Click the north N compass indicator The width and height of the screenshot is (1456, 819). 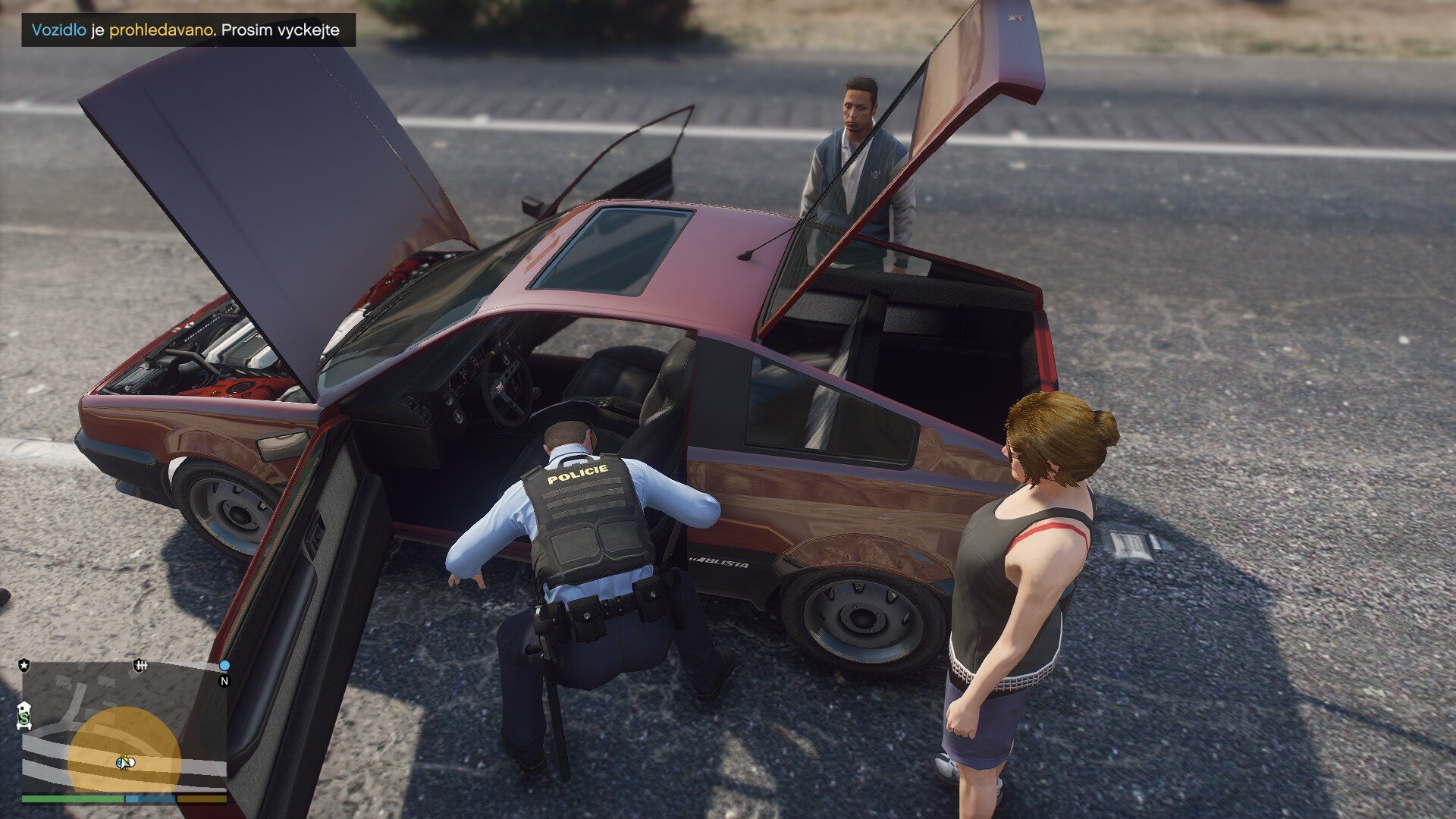[224, 681]
